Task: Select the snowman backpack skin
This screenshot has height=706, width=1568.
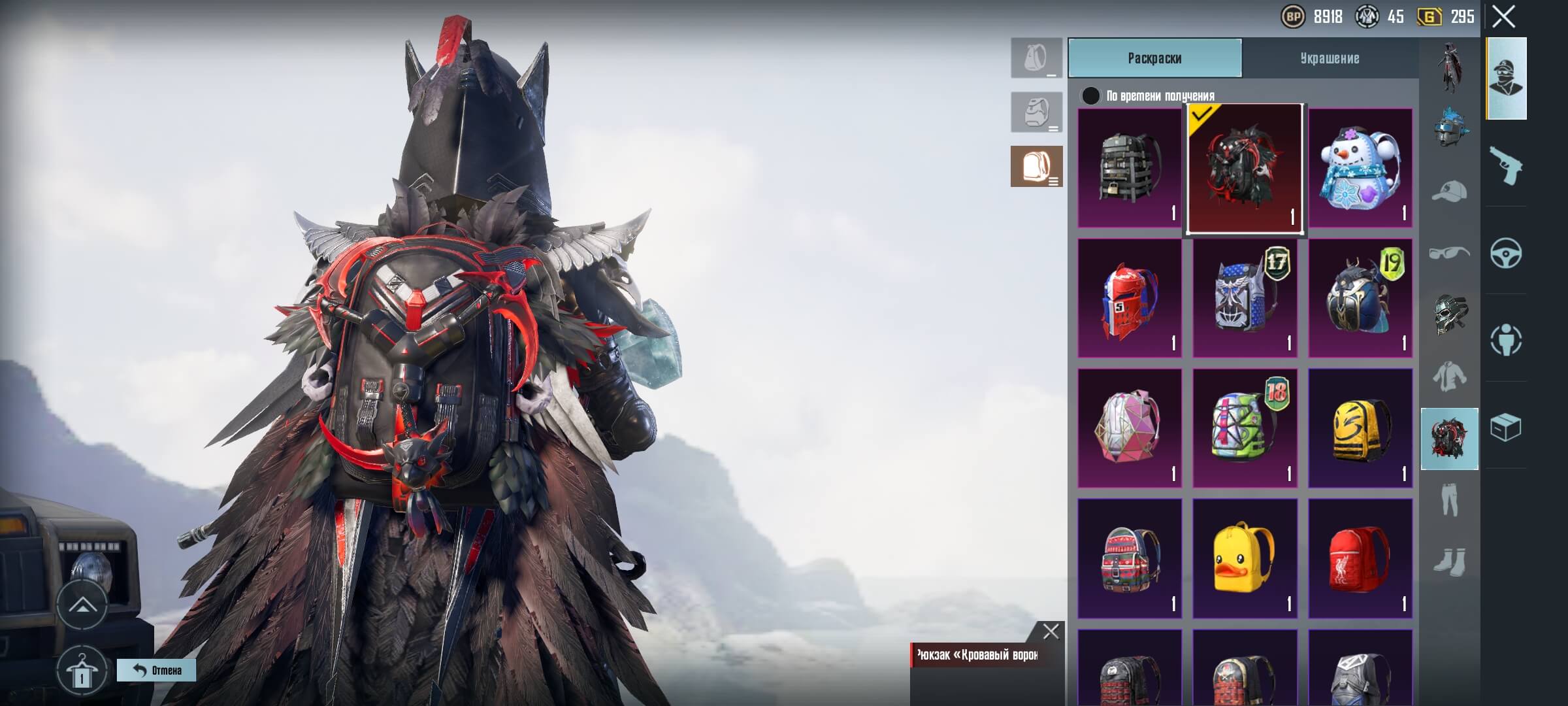Action: (x=1360, y=168)
